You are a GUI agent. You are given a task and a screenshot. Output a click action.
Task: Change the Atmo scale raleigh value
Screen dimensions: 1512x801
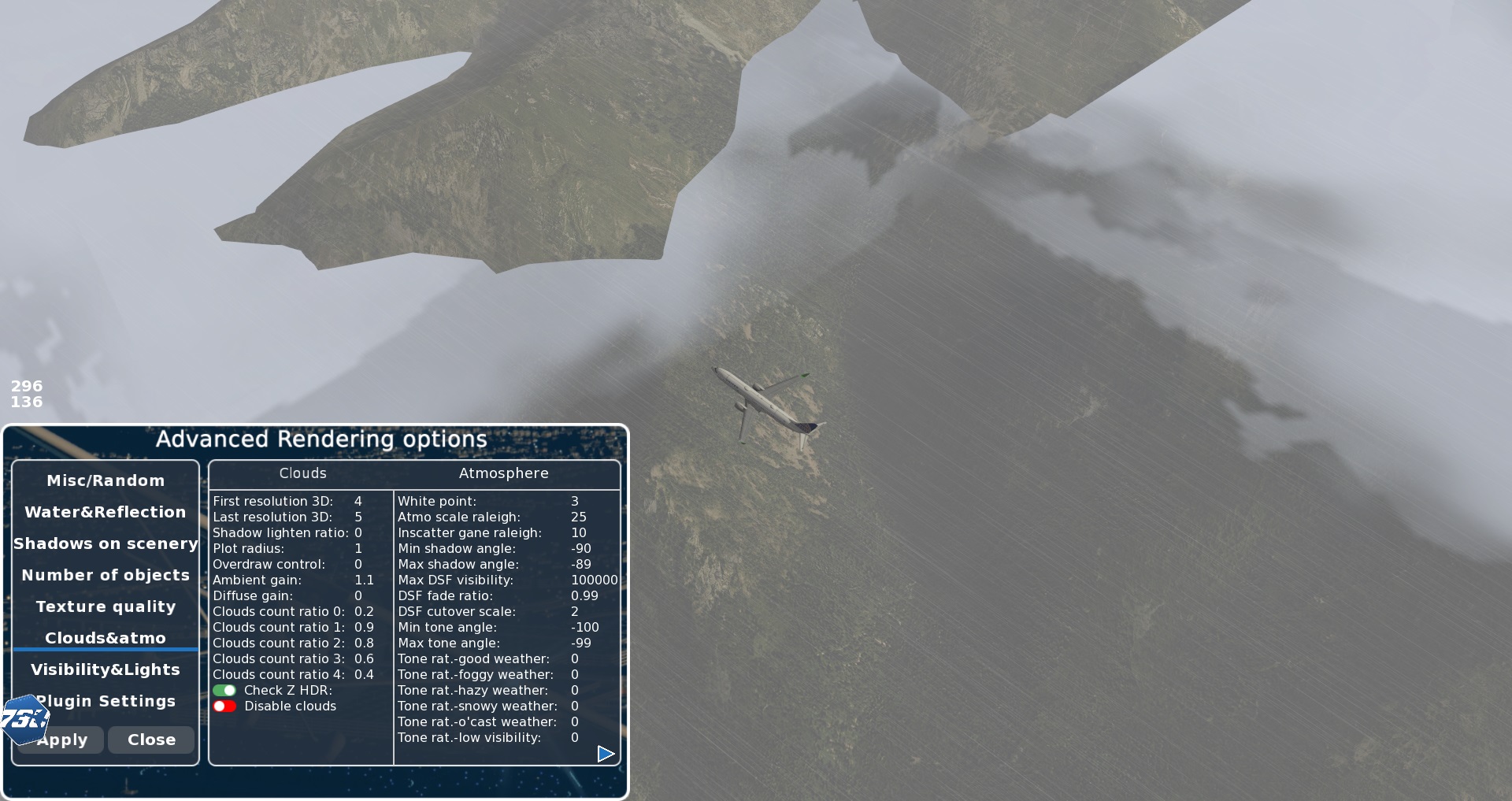pos(579,517)
